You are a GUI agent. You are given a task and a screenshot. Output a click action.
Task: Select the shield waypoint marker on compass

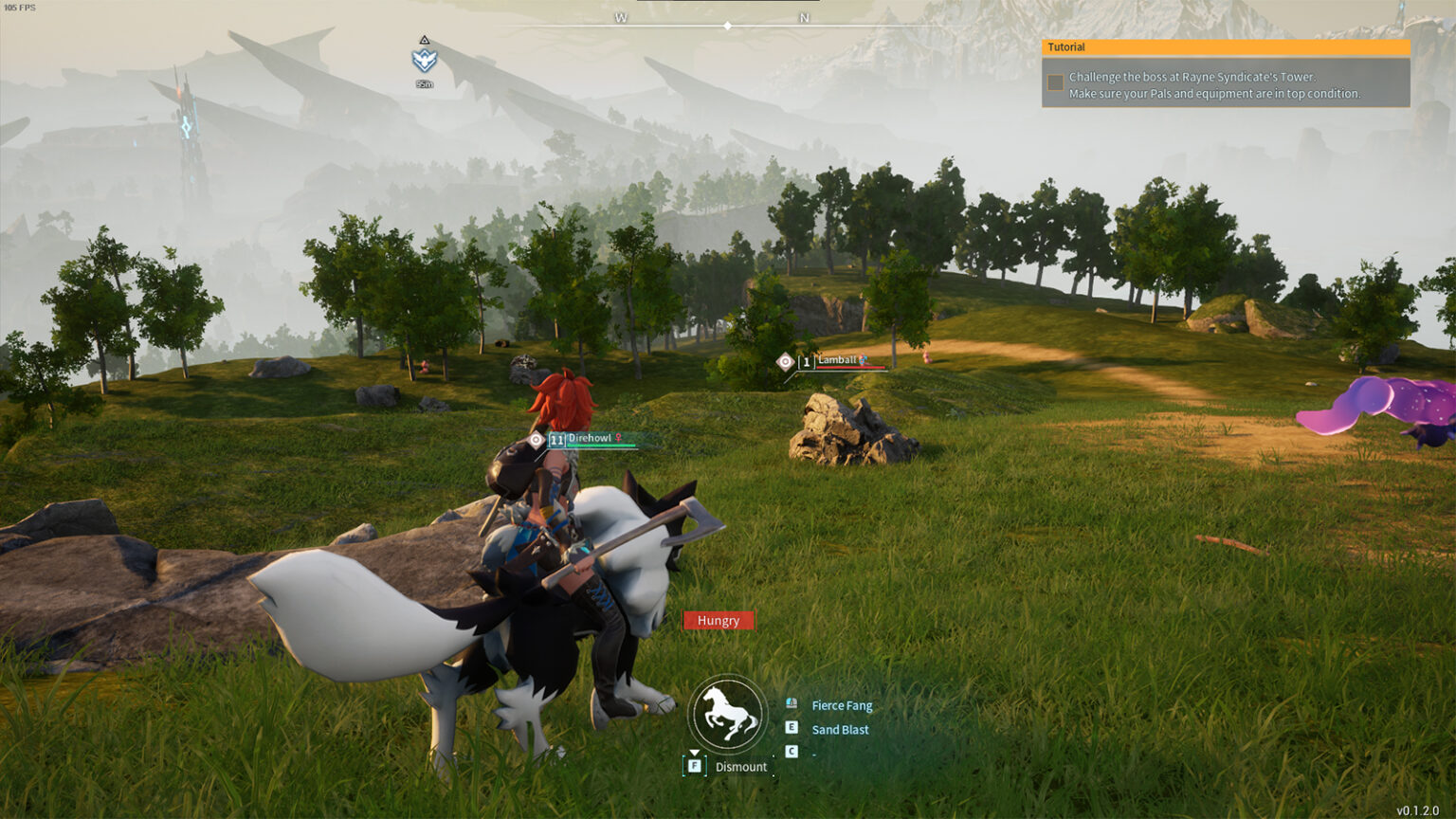click(x=424, y=60)
